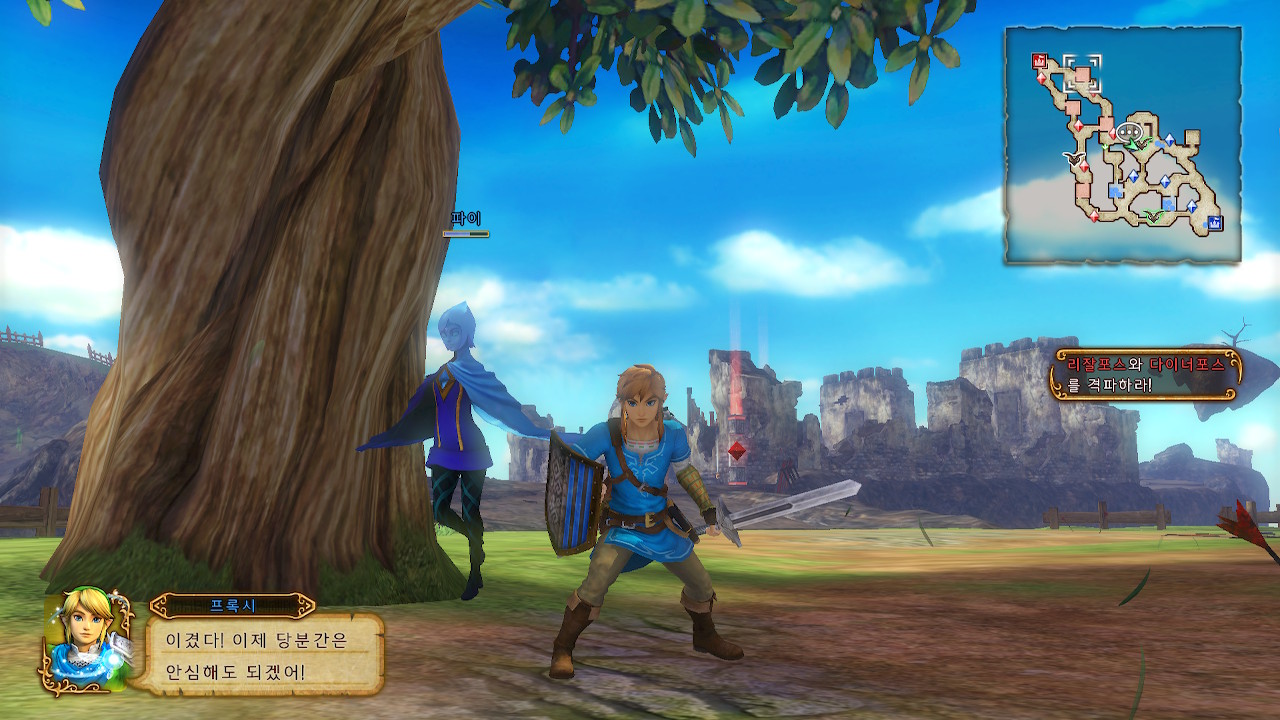The height and width of the screenshot is (720, 1280).
Task: Click the Lizalfos and Dinolfos objective banner
Action: [x=1145, y=373]
